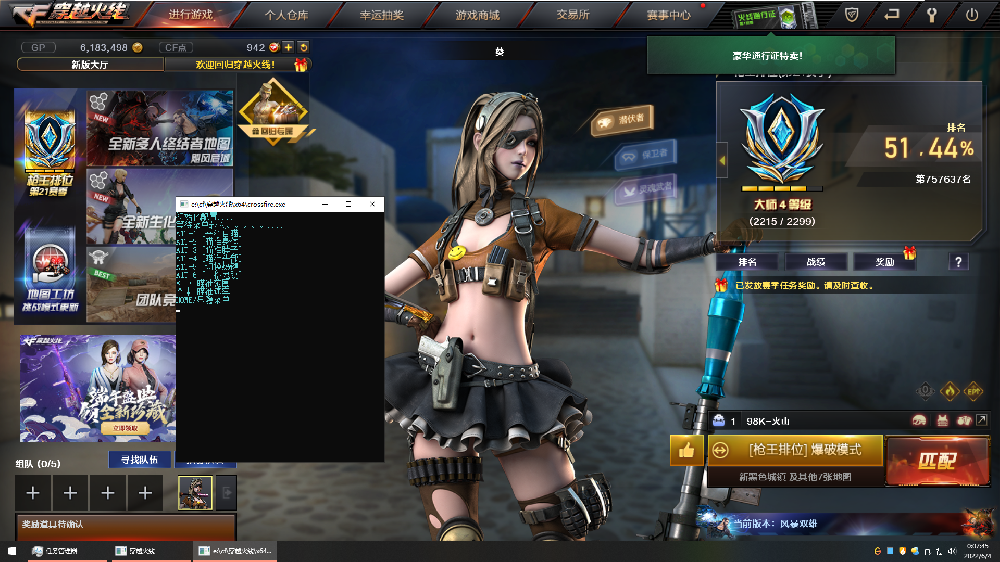Image resolution: width=1000 pixels, height=562 pixels.
Task: Open the 排名 ranking button
Action: point(747,262)
